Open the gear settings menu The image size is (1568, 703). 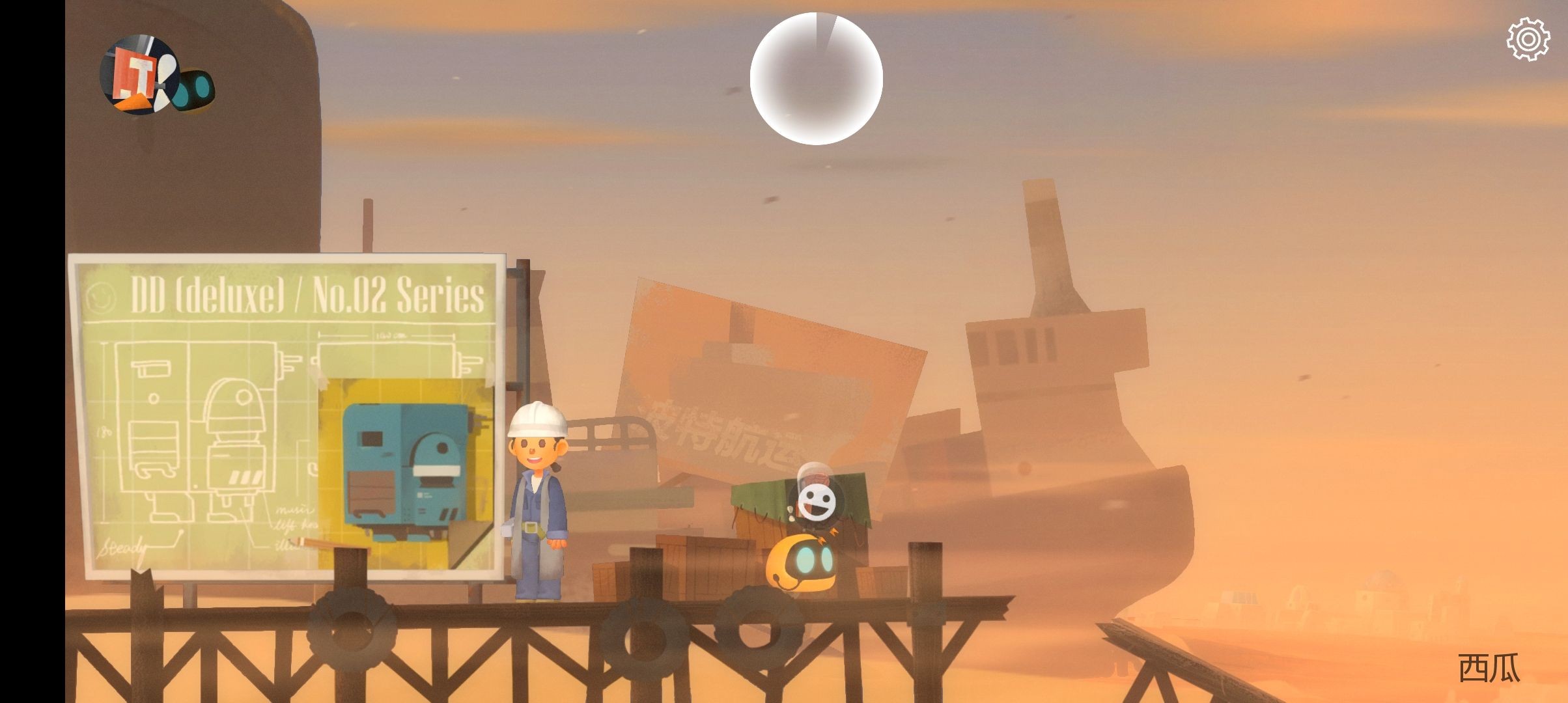point(1528,39)
